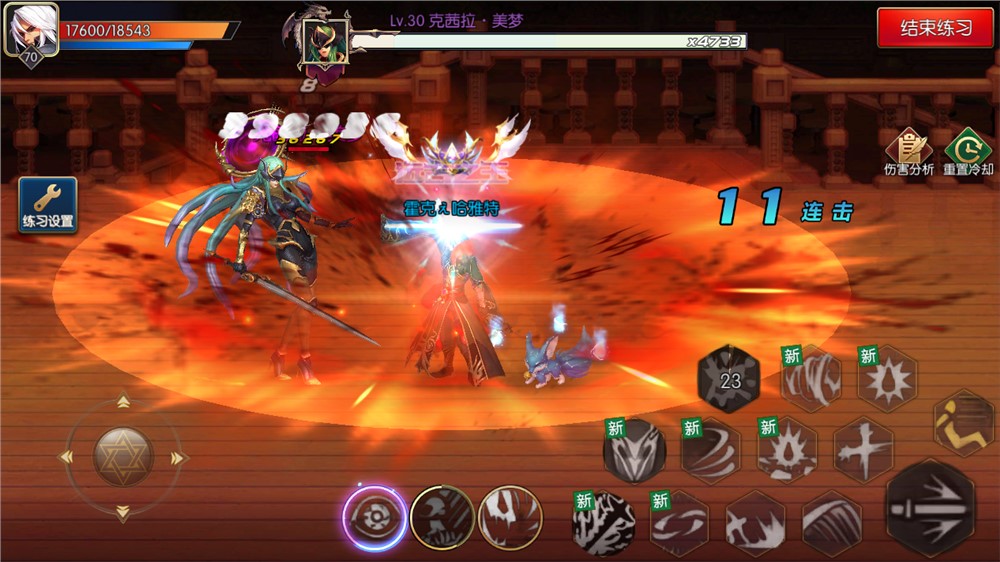
Task: Tap the skill on cooldown showing 23
Action: (729, 380)
